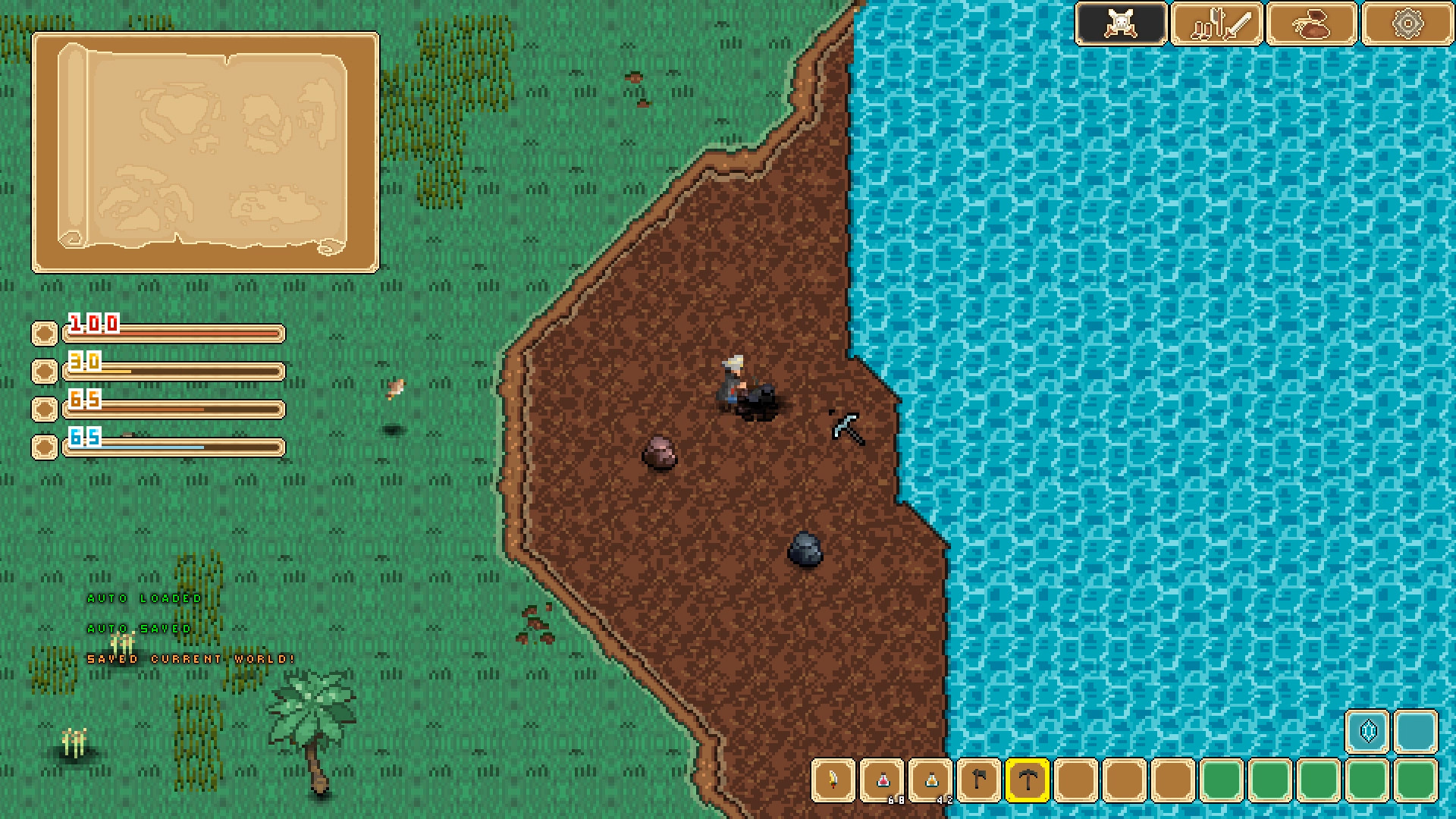Open the equipment menu with boots and sword
Image resolution: width=1456 pixels, height=819 pixels.
[x=1216, y=24]
